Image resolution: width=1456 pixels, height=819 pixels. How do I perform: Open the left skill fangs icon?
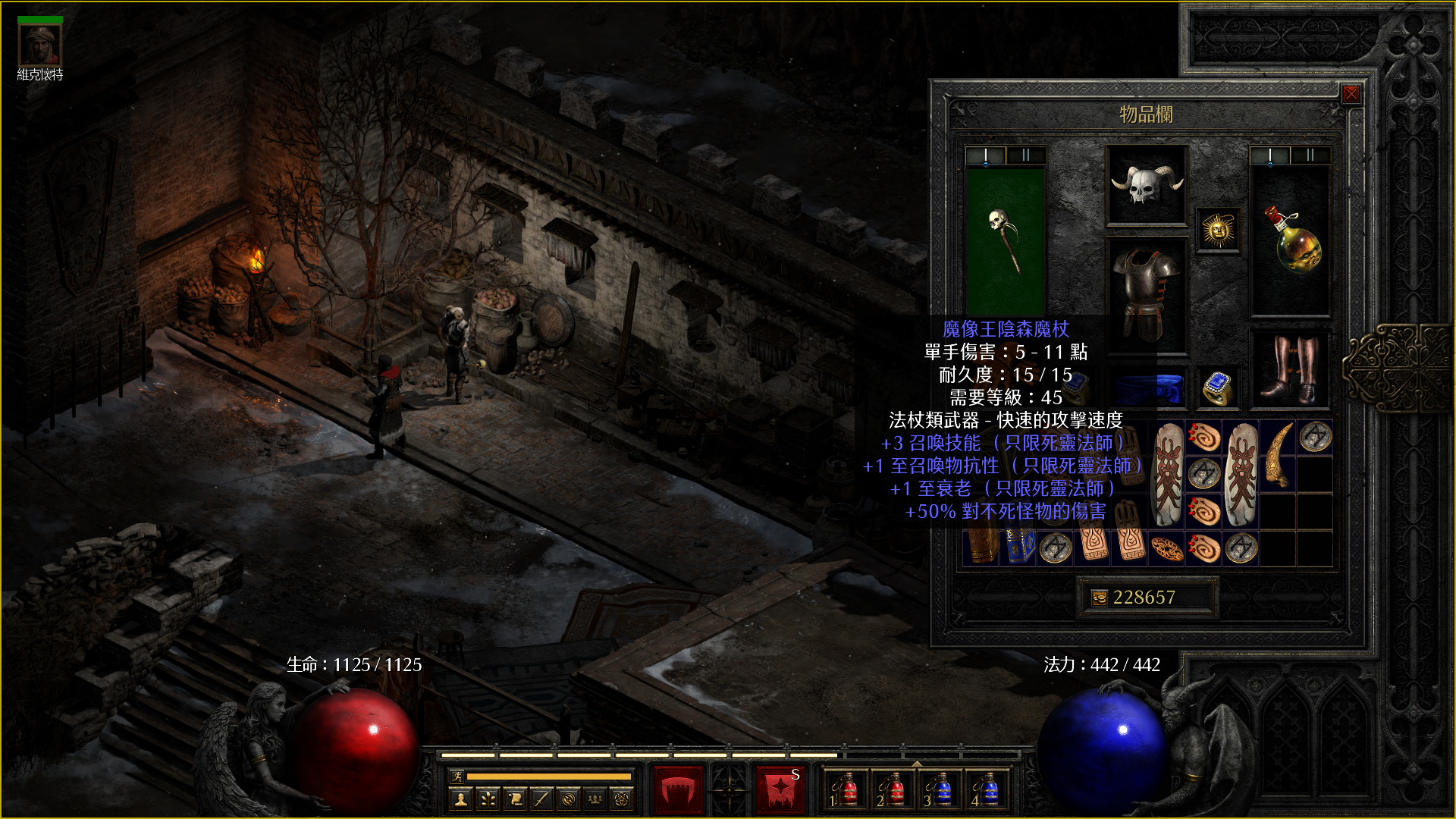coord(678,790)
